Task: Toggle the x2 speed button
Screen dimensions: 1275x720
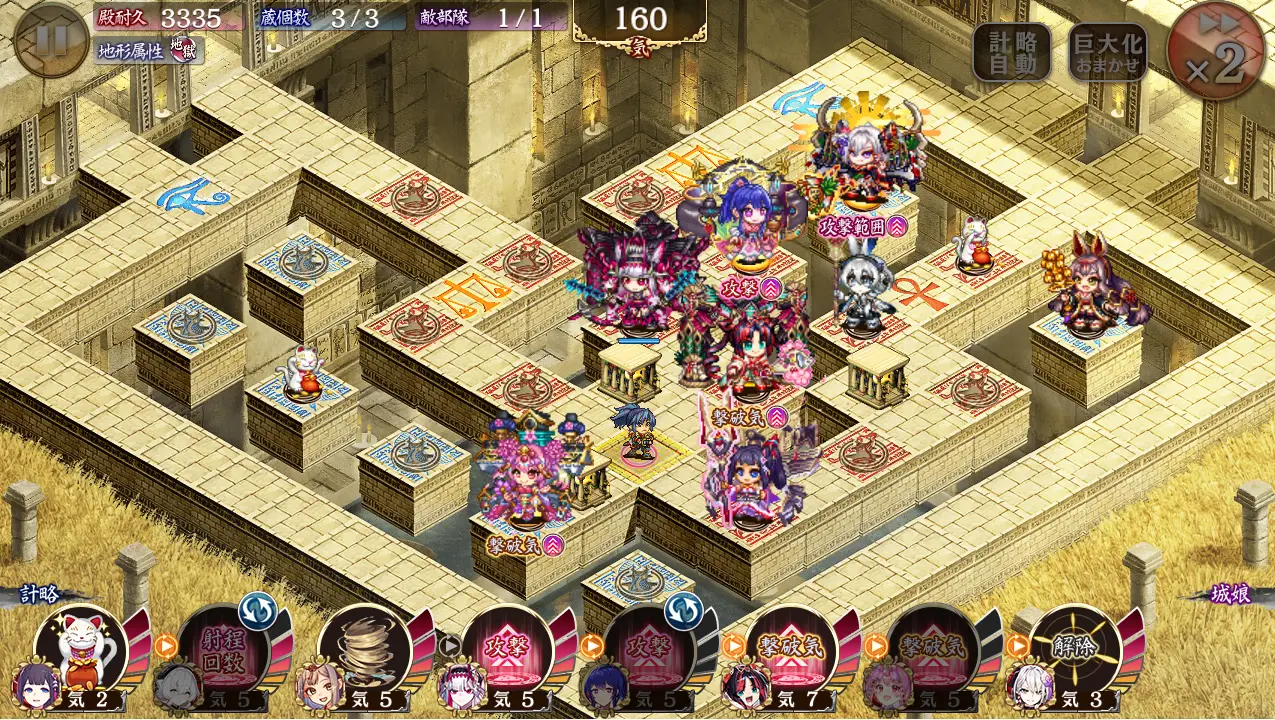Action: [x=1215, y=52]
